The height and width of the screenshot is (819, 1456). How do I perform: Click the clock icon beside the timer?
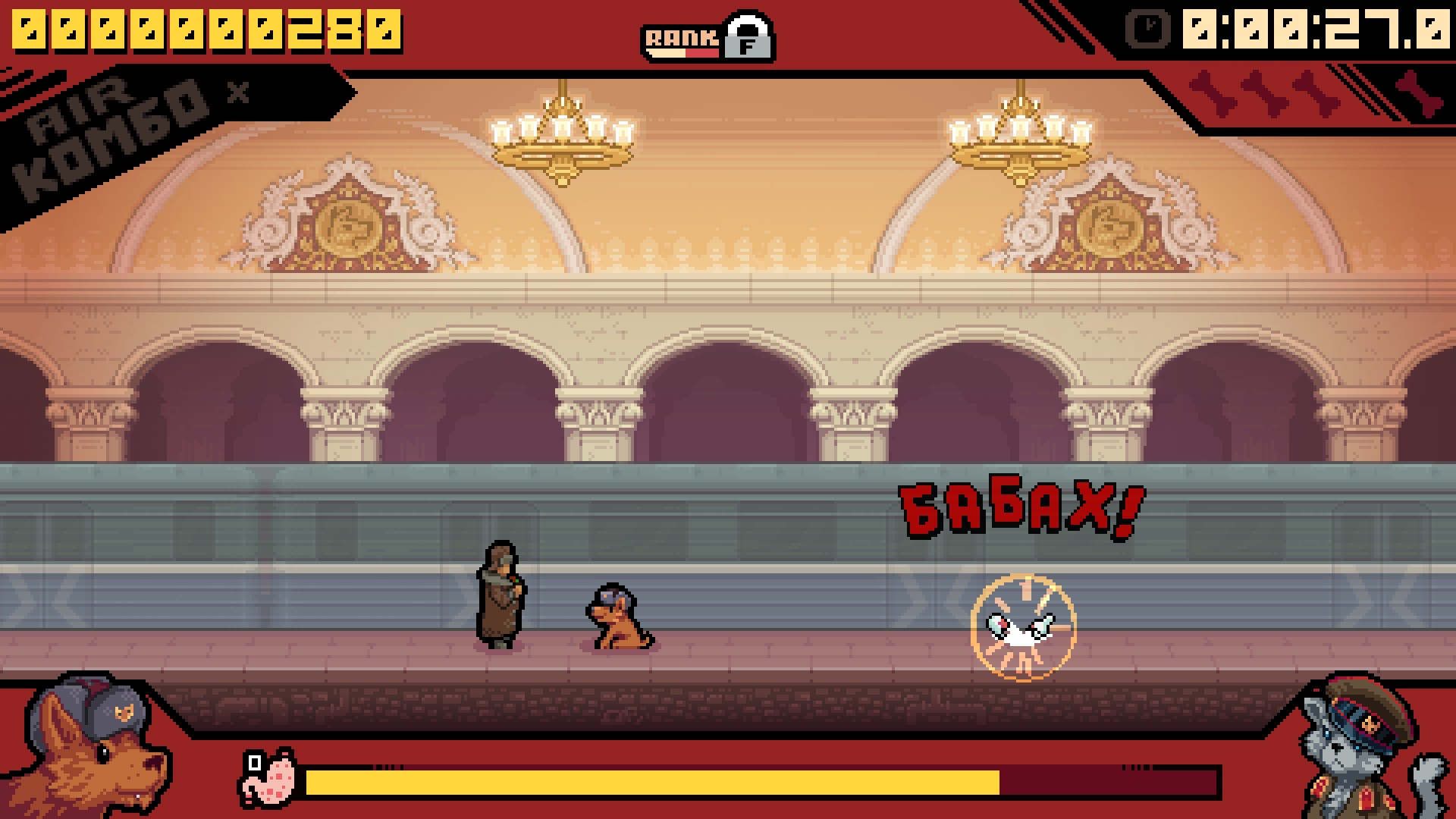(x=1148, y=30)
